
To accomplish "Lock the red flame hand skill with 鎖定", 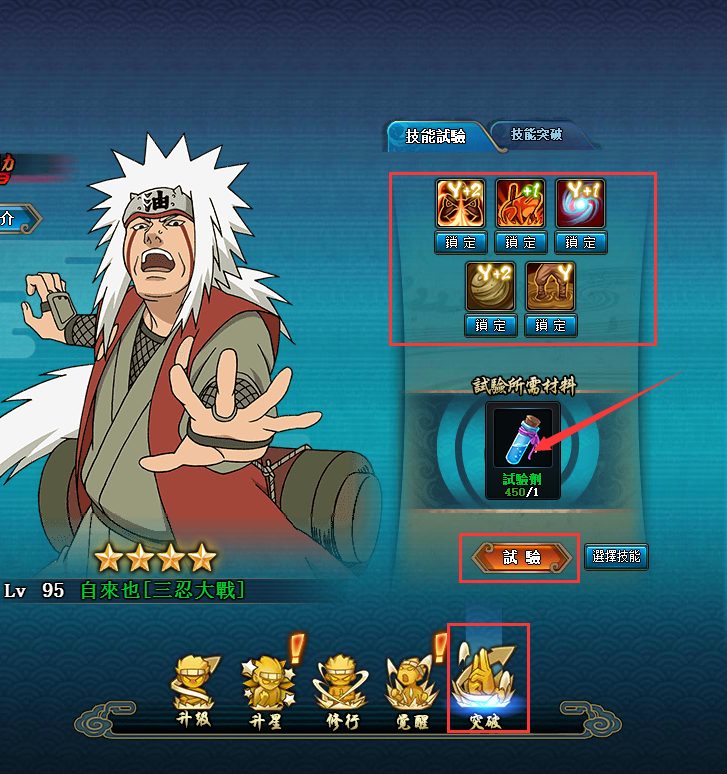I will click(x=521, y=243).
